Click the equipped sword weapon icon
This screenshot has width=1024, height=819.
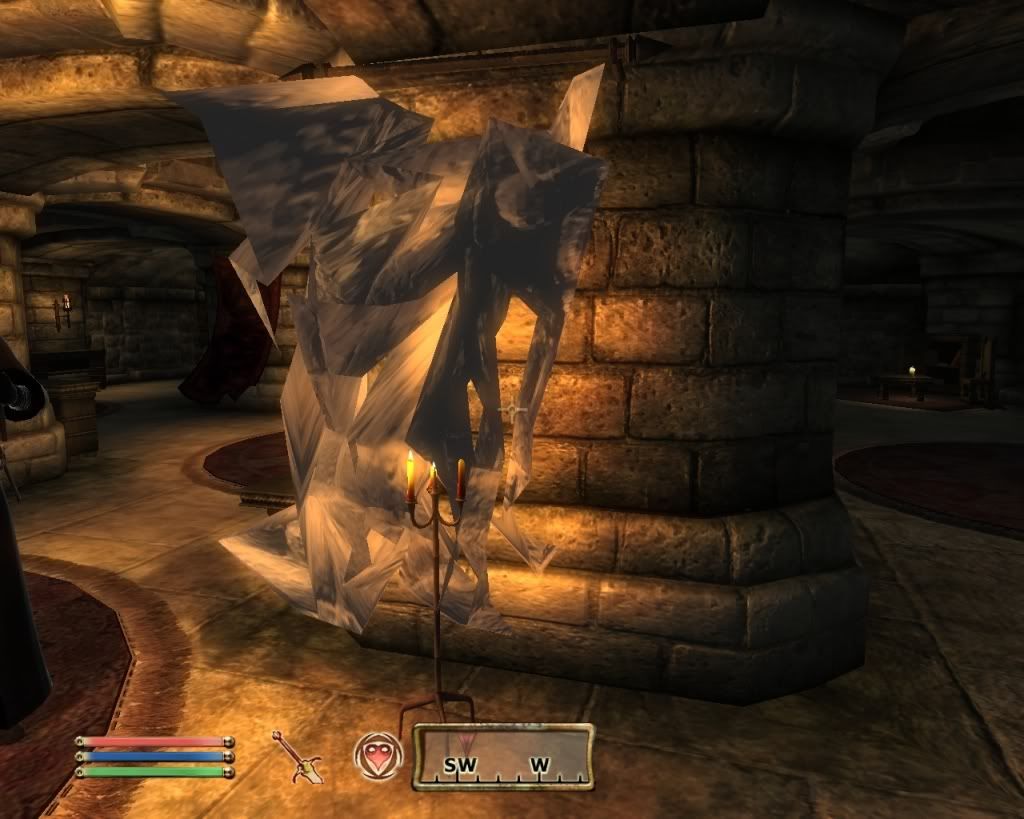pyautogui.click(x=297, y=756)
